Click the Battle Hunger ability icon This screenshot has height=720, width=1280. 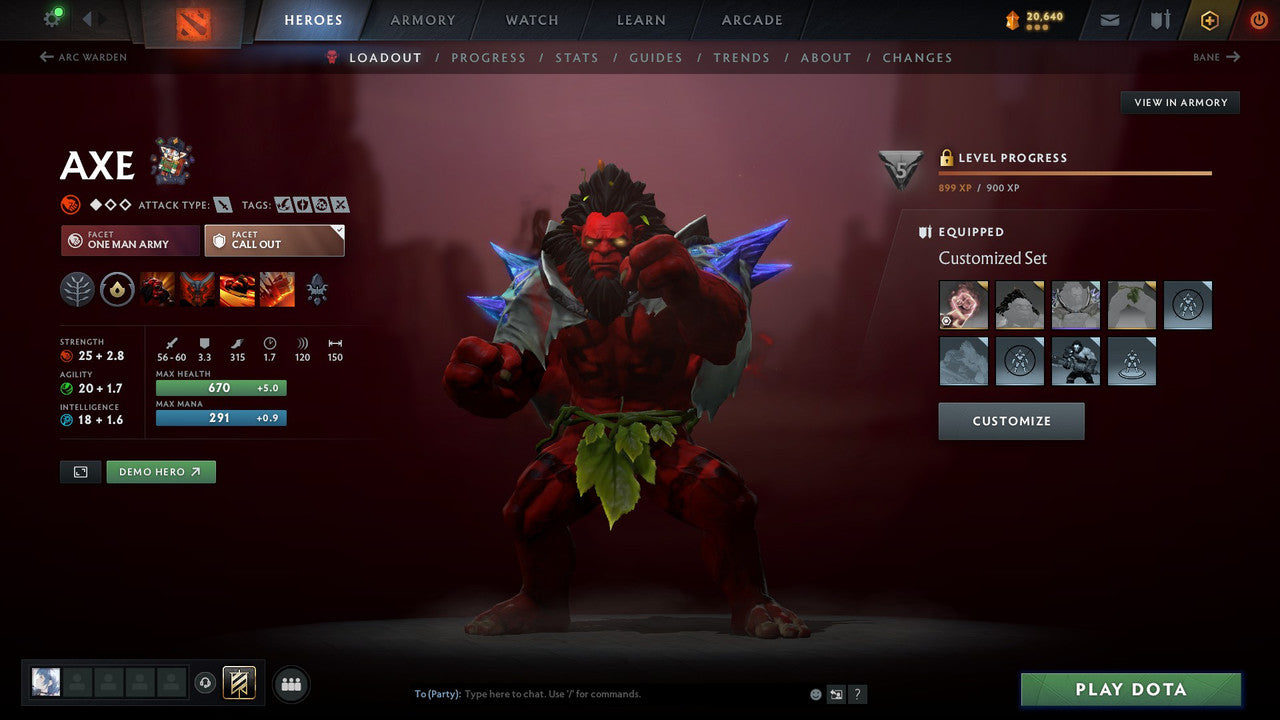click(197, 289)
